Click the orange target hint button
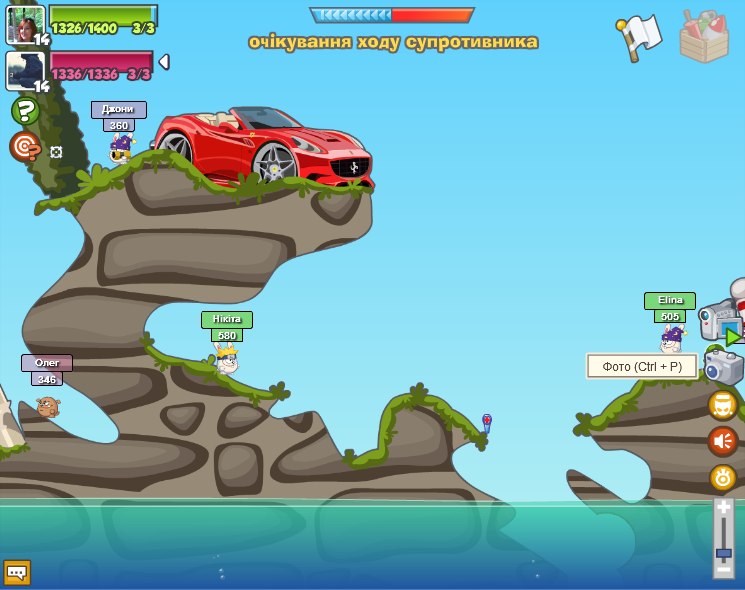This screenshot has height=590, width=745. [25, 146]
